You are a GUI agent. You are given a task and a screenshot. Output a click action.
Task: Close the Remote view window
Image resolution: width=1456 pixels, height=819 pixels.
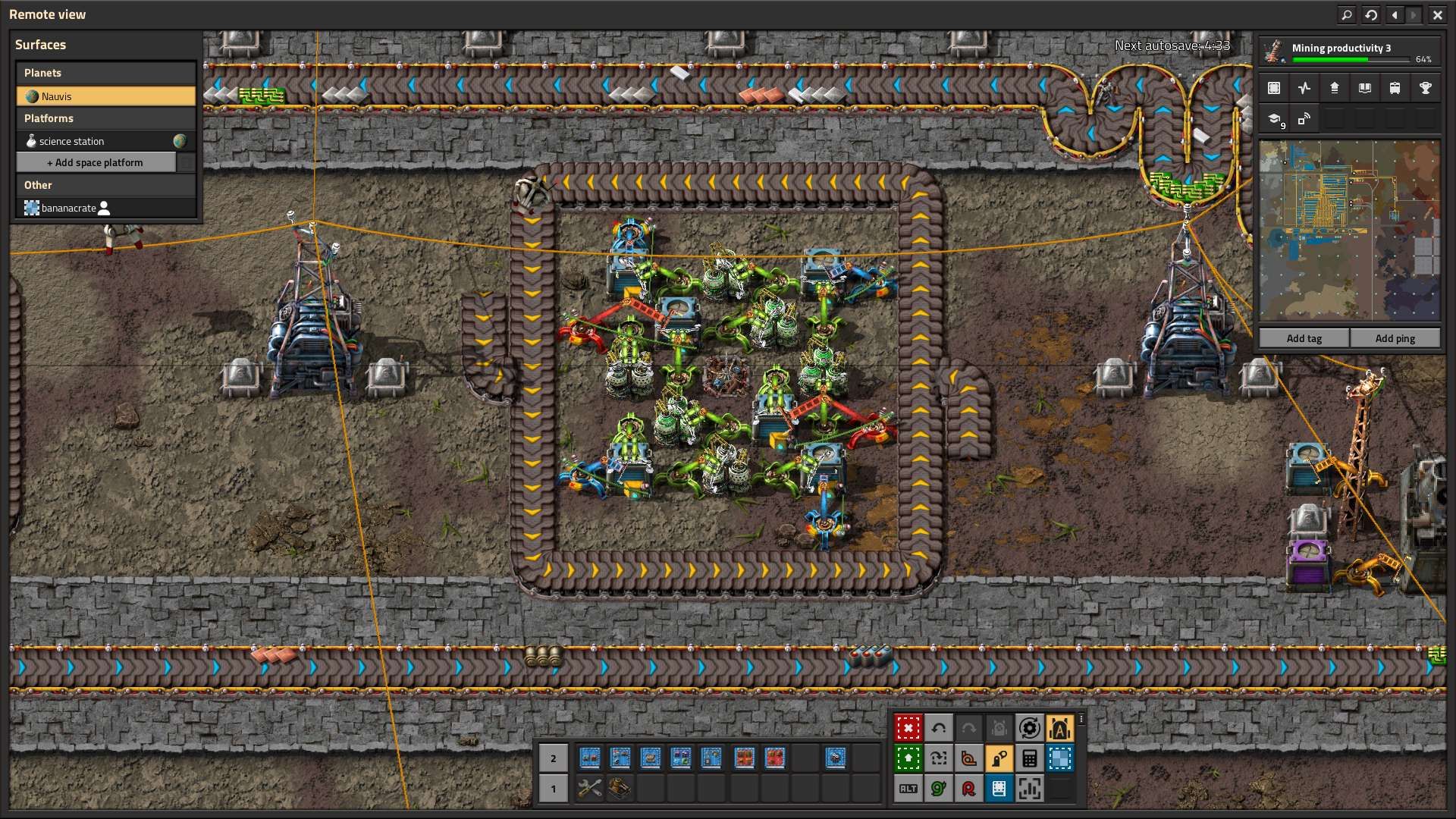(1437, 14)
